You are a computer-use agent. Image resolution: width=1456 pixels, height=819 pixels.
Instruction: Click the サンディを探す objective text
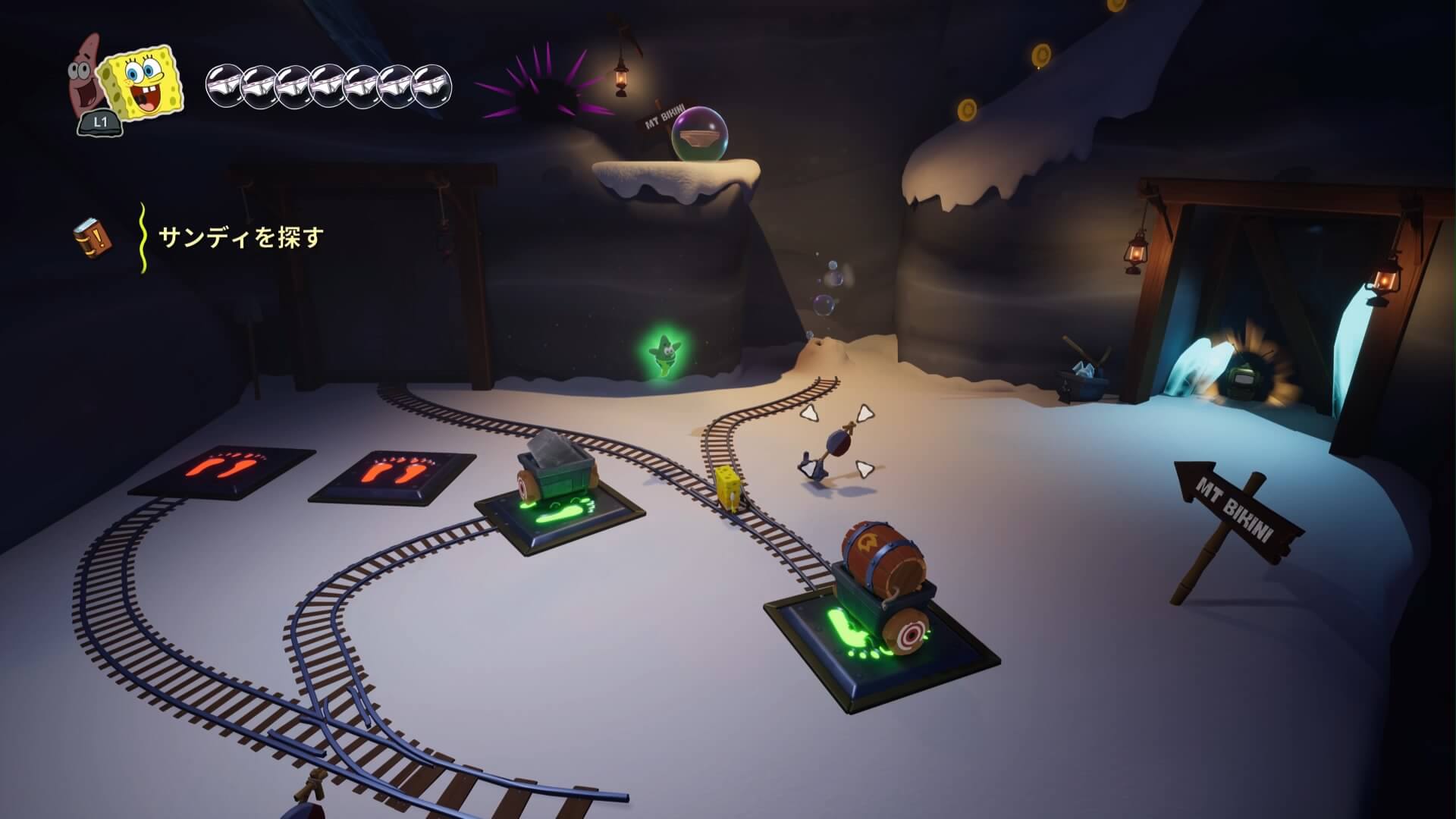tap(241, 237)
